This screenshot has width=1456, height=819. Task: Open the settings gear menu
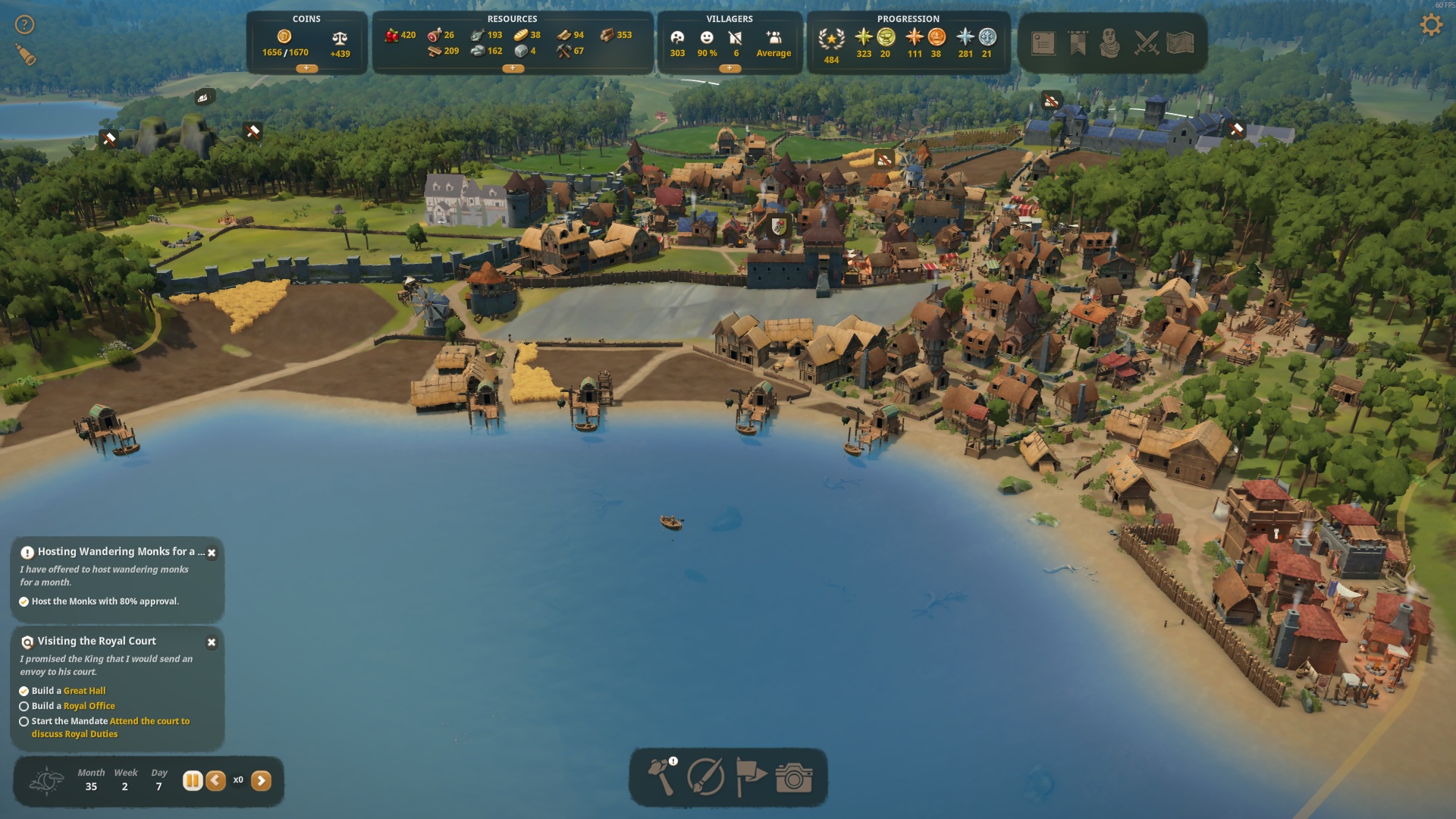pos(1430,25)
